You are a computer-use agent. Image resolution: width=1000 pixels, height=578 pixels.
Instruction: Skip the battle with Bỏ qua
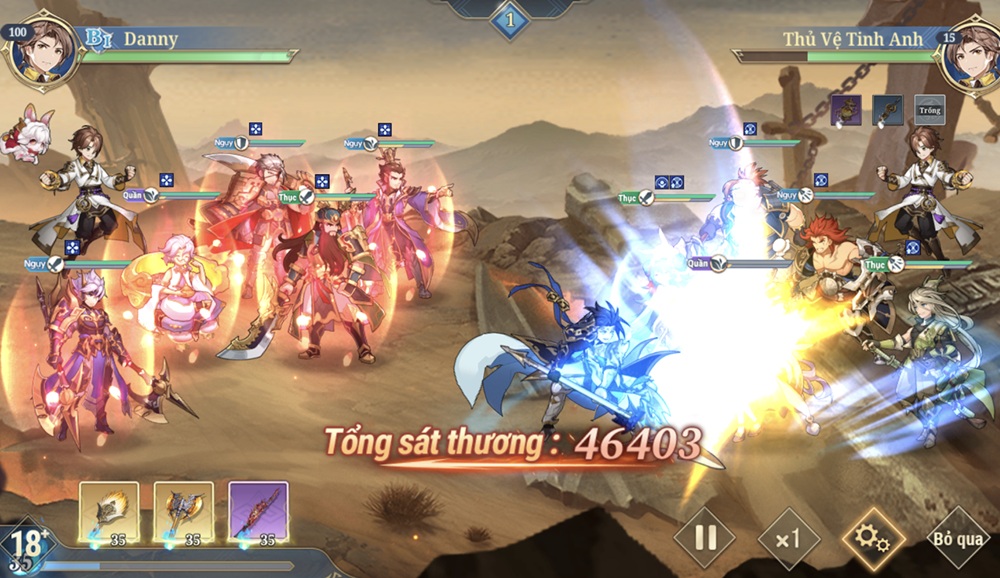coord(958,539)
